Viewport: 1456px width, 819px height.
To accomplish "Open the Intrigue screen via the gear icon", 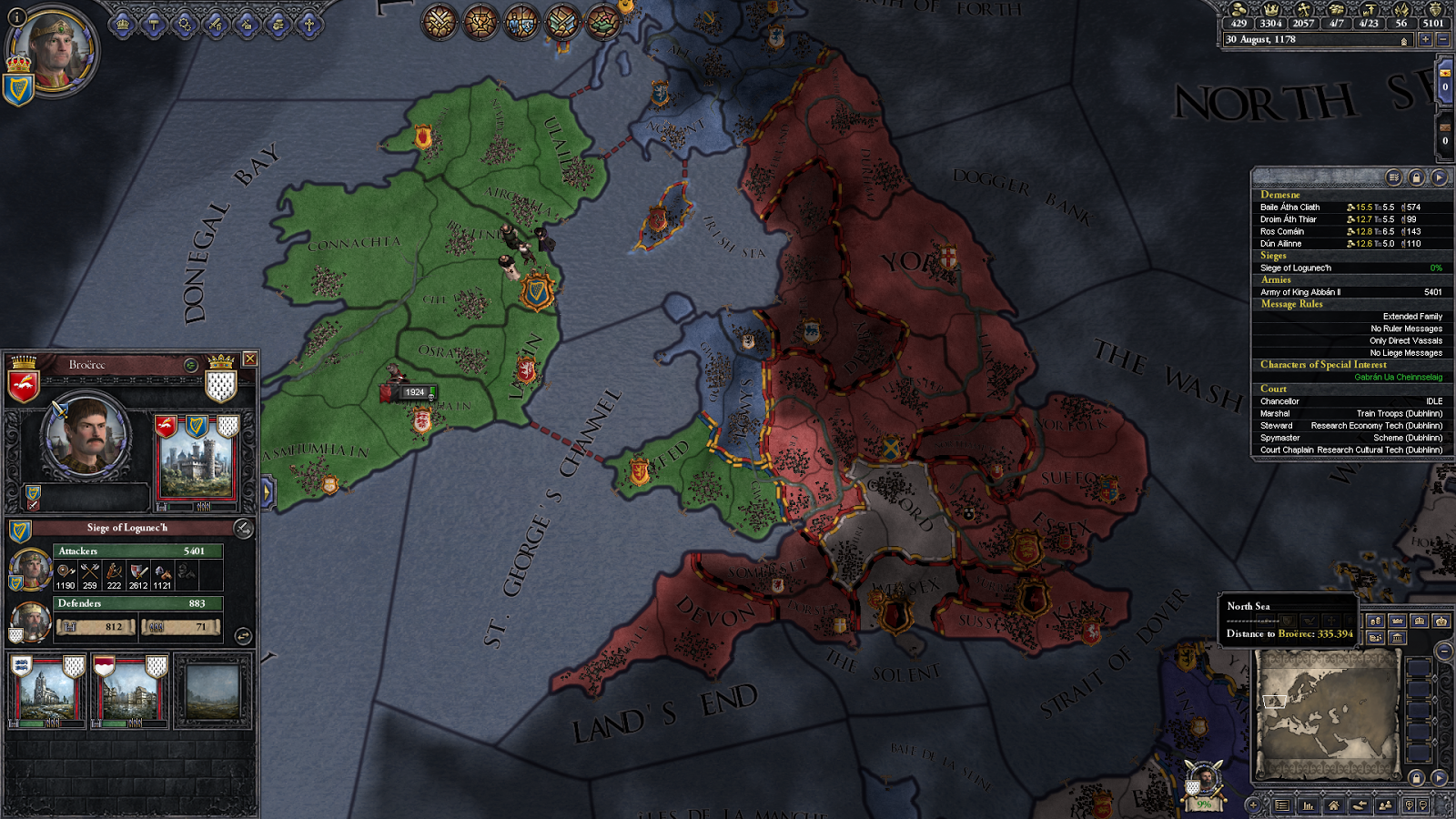I will [x=184, y=25].
